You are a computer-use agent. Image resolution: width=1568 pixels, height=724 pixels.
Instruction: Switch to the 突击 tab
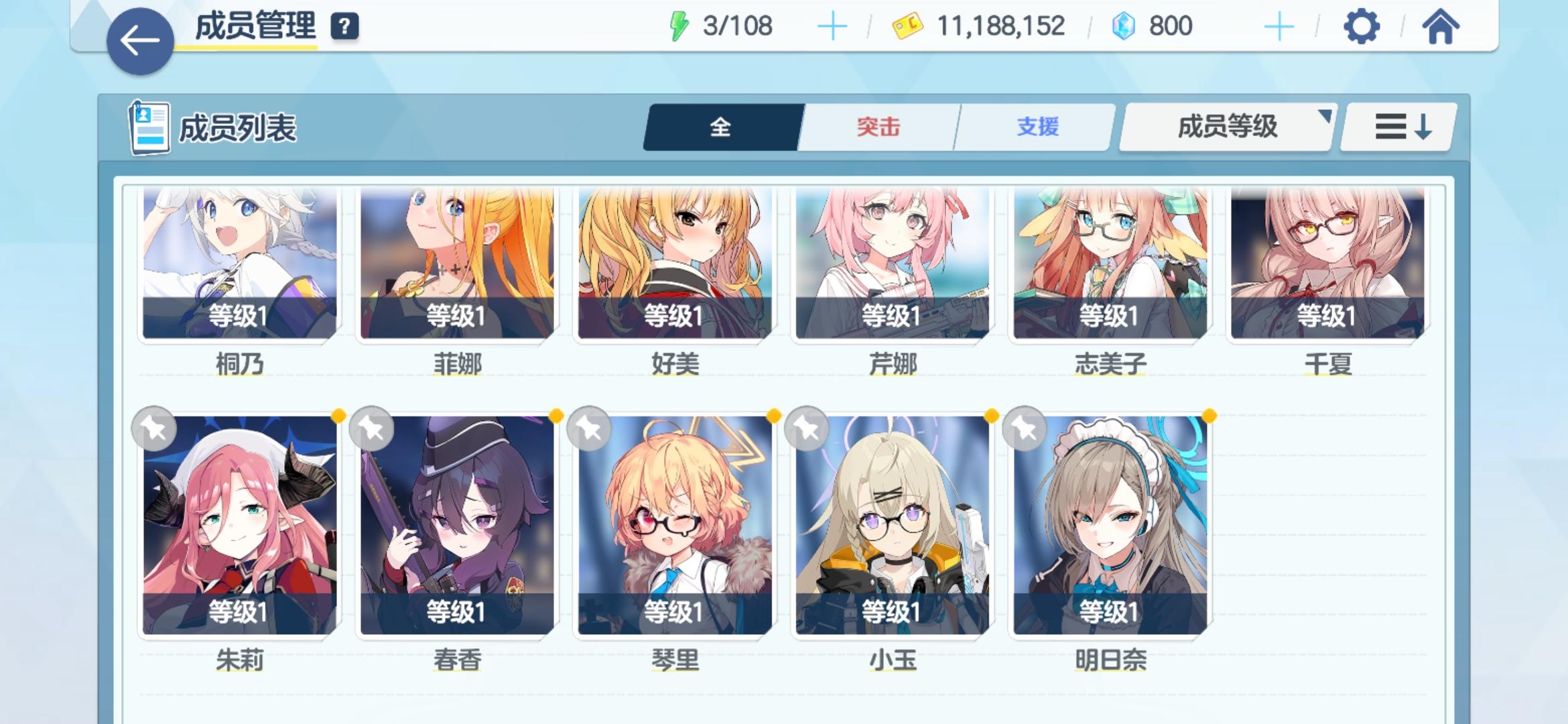click(878, 126)
